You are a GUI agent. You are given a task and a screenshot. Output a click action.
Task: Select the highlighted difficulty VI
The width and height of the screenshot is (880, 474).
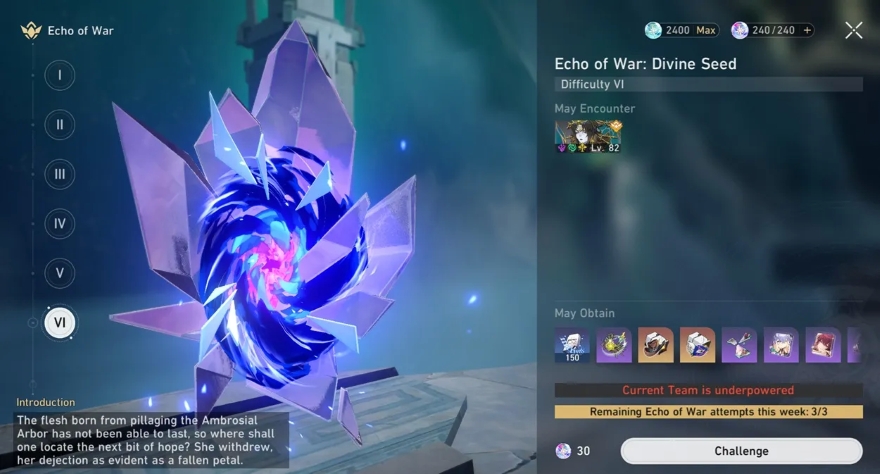coord(60,322)
